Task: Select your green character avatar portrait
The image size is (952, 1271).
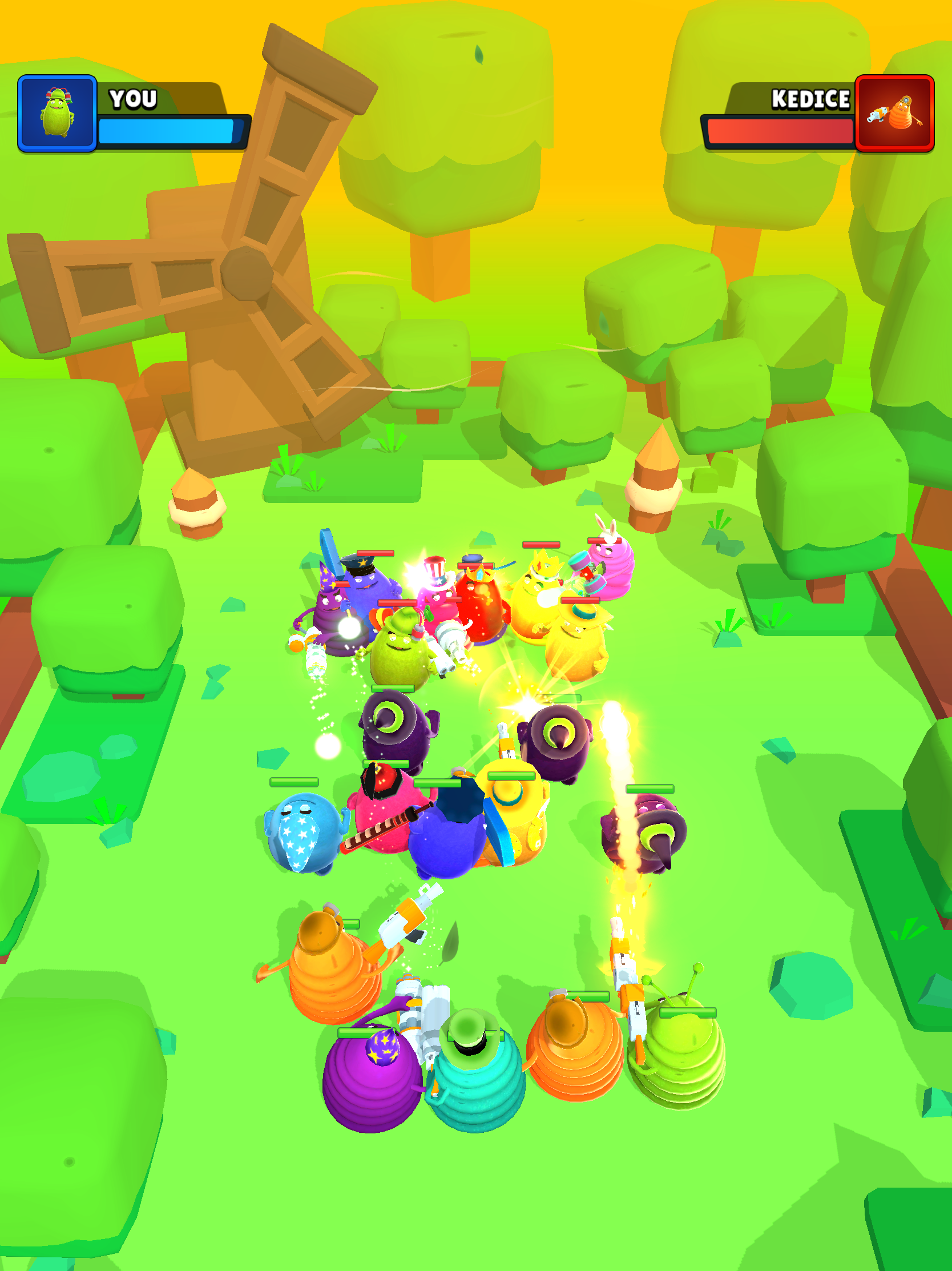Action: click(58, 115)
